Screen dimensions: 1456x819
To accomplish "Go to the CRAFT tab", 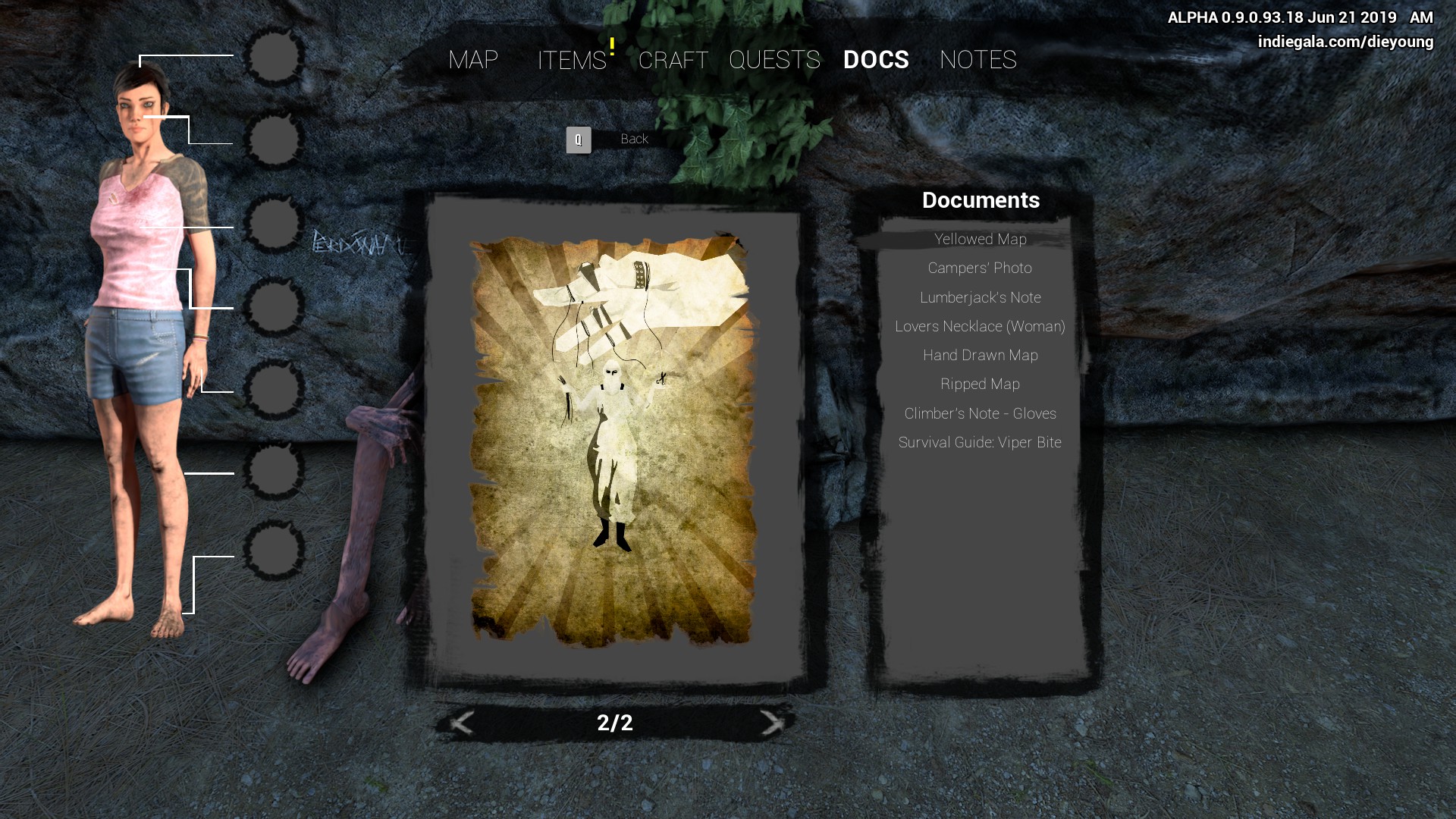I will pyautogui.click(x=673, y=60).
